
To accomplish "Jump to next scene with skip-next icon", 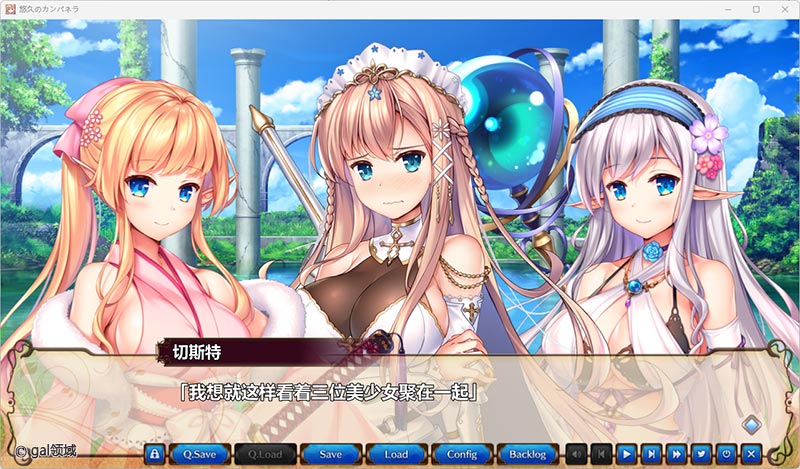I will (652, 453).
